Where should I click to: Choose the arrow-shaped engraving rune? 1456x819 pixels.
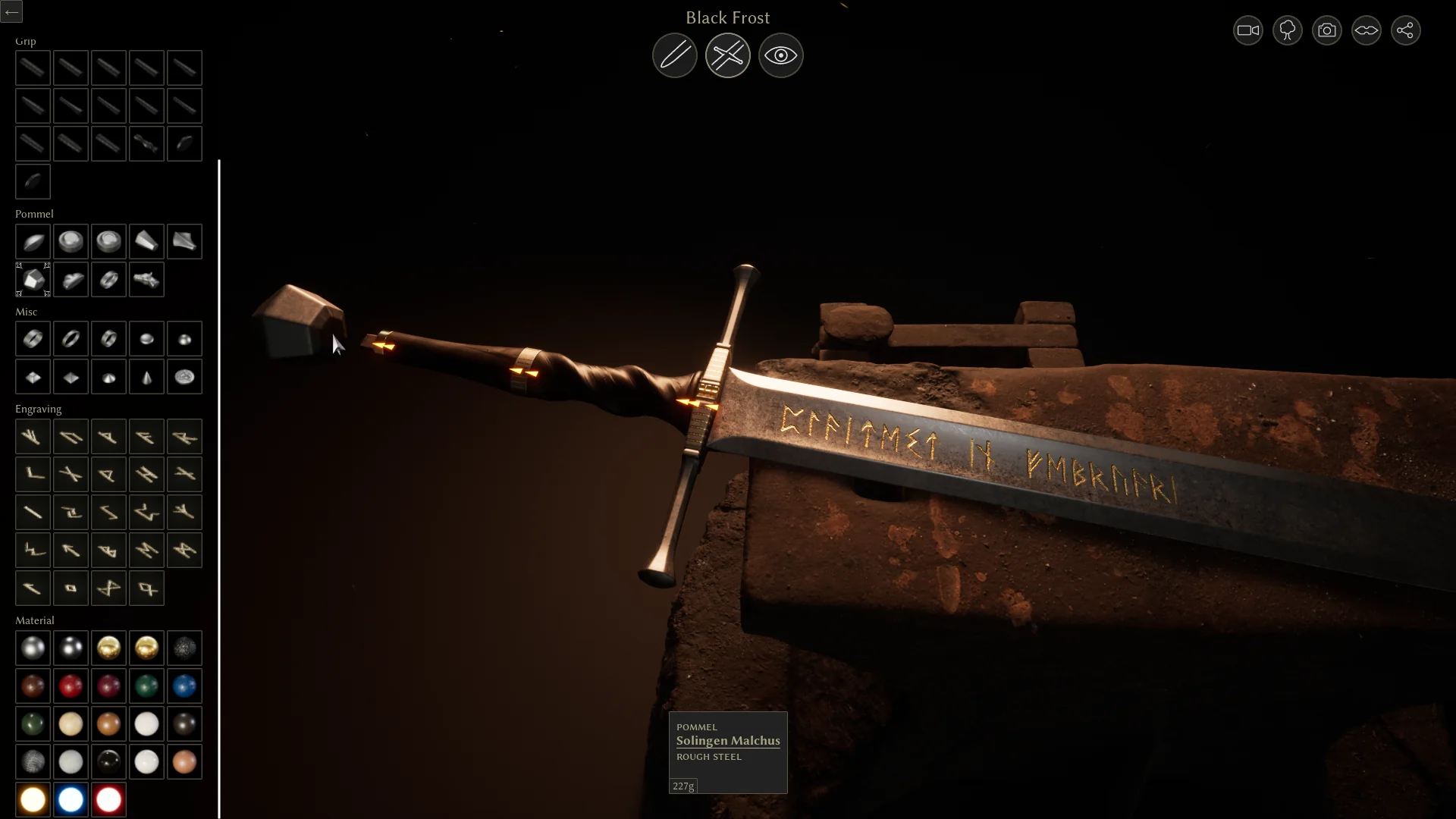[x=71, y=551]
